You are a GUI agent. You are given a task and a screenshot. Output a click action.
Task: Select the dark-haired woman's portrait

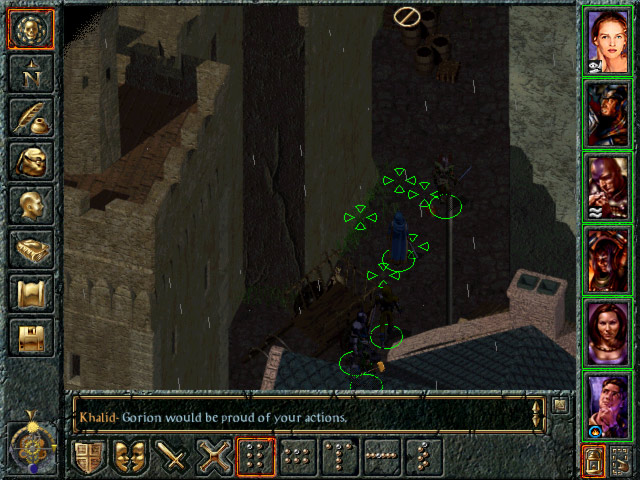(610, 332)
